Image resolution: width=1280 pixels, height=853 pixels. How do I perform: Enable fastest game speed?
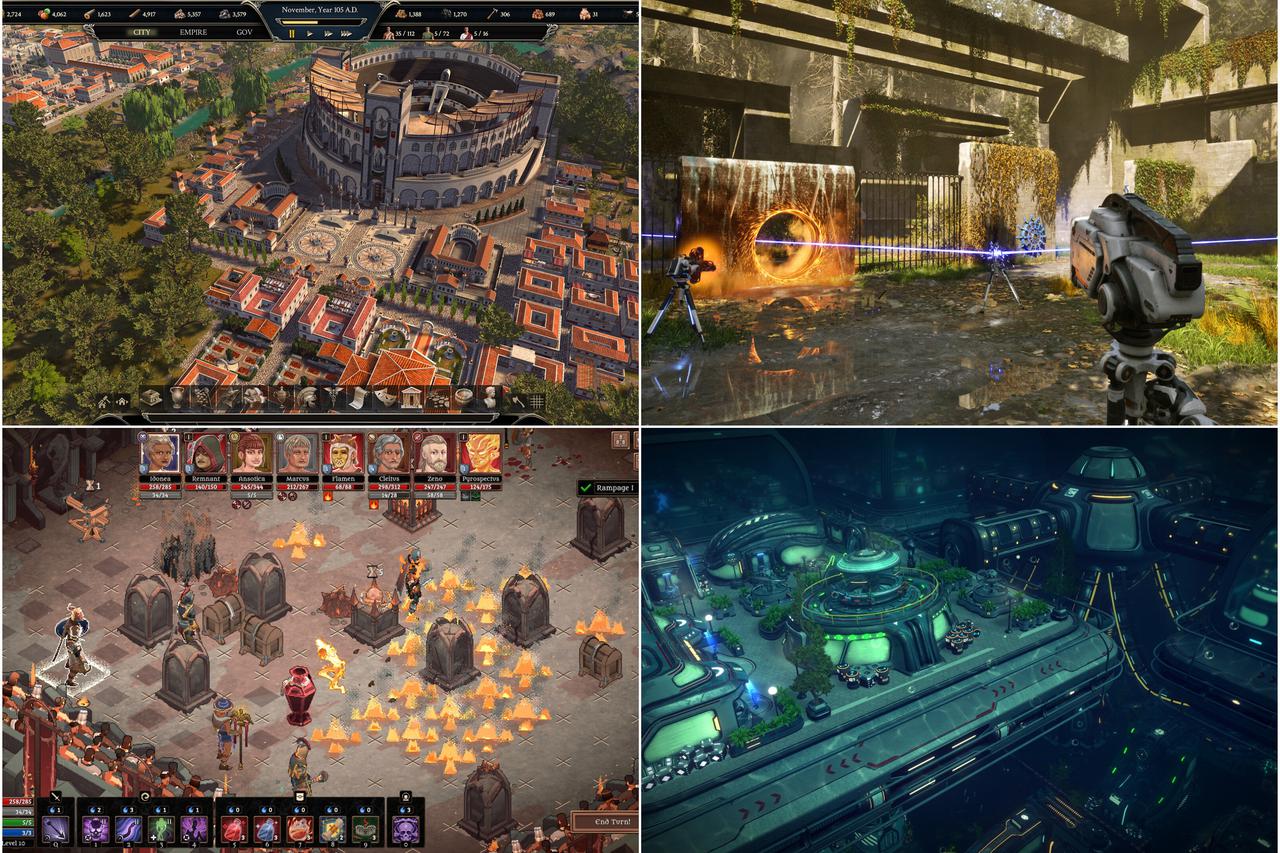345,34
